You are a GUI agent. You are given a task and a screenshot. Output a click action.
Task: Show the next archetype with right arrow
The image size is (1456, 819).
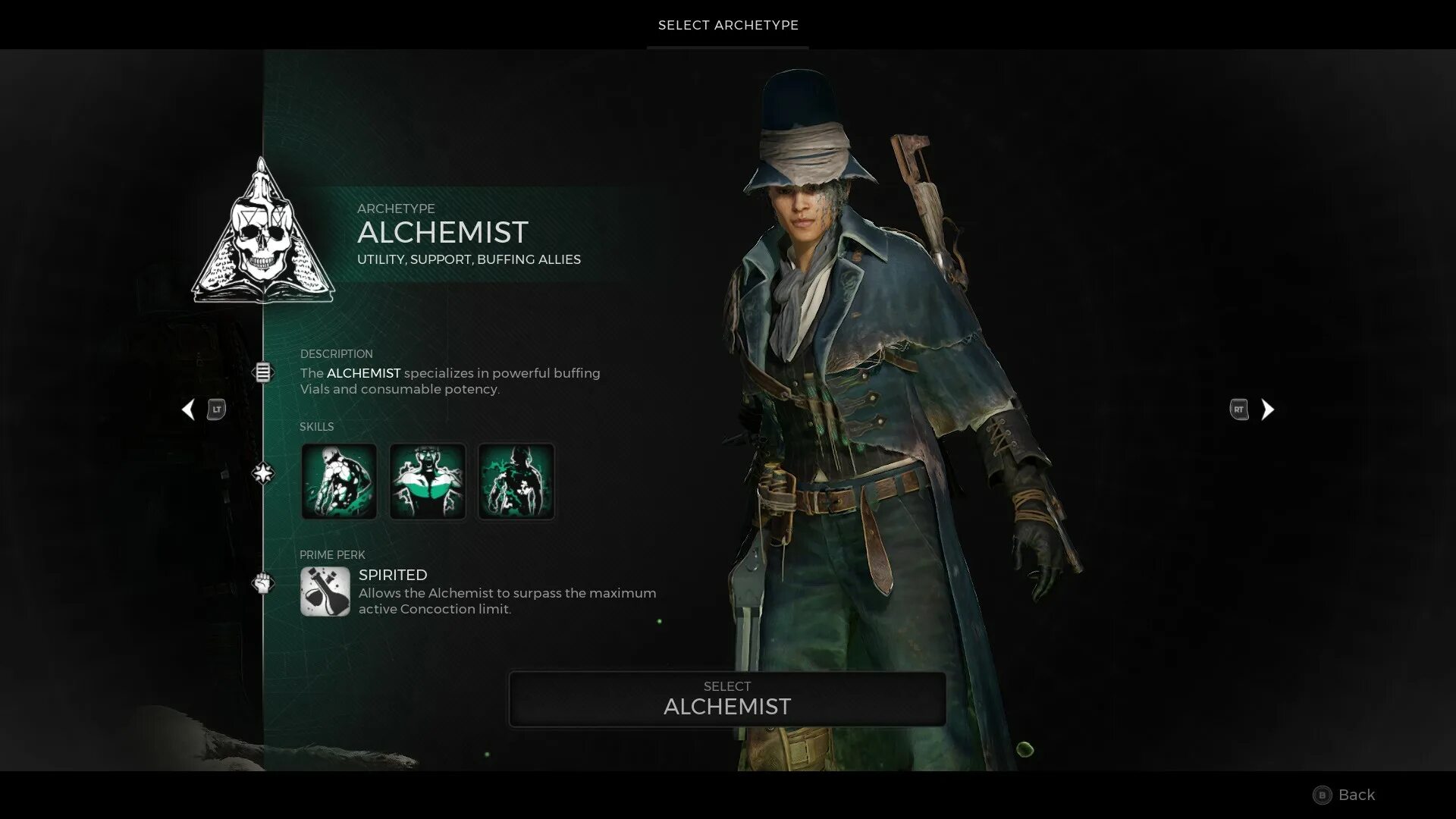pos(1267,409)
